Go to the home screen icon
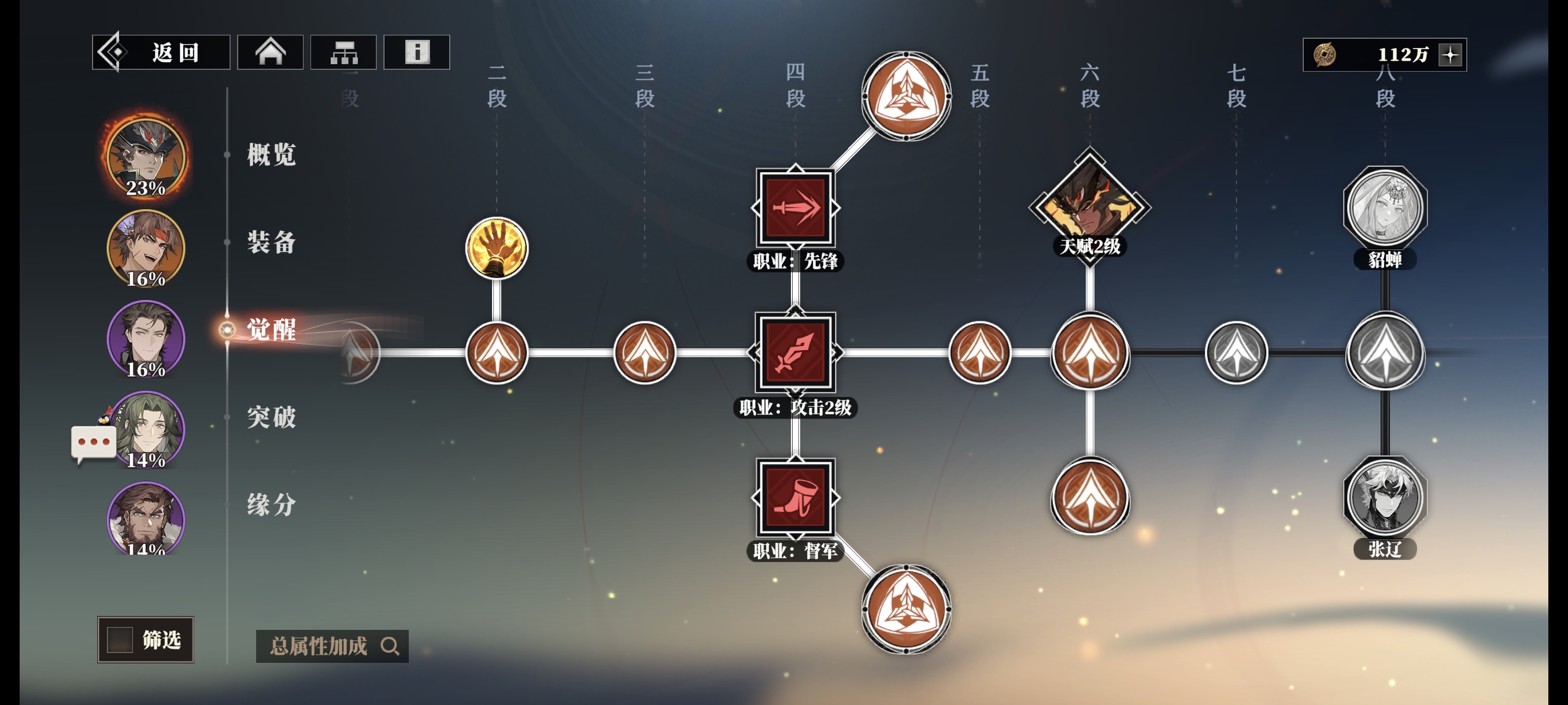The image size is (1568, 705). [x=270, y=53]
